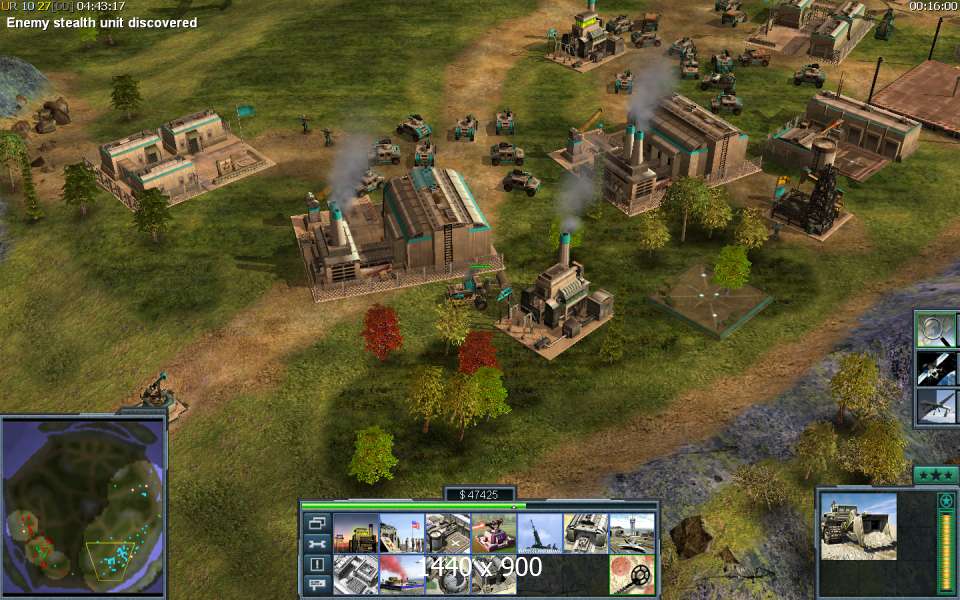
Task: Deploy the Spy Drone power shortcut
Action: (937, 406)
